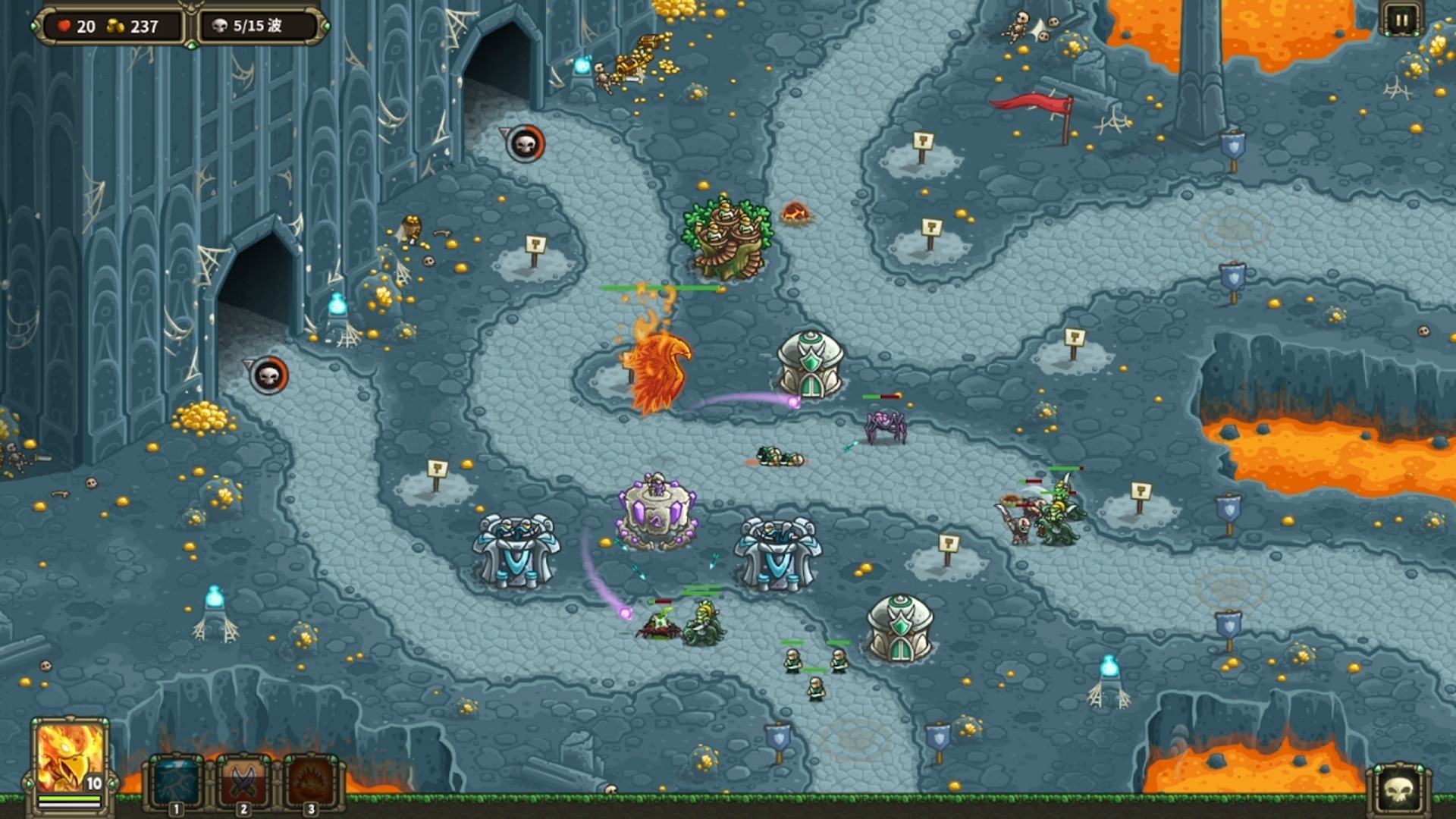Call the next wave at the upper skull marker
Viewport: 1456px width, 819px height.
pos(526,143)
